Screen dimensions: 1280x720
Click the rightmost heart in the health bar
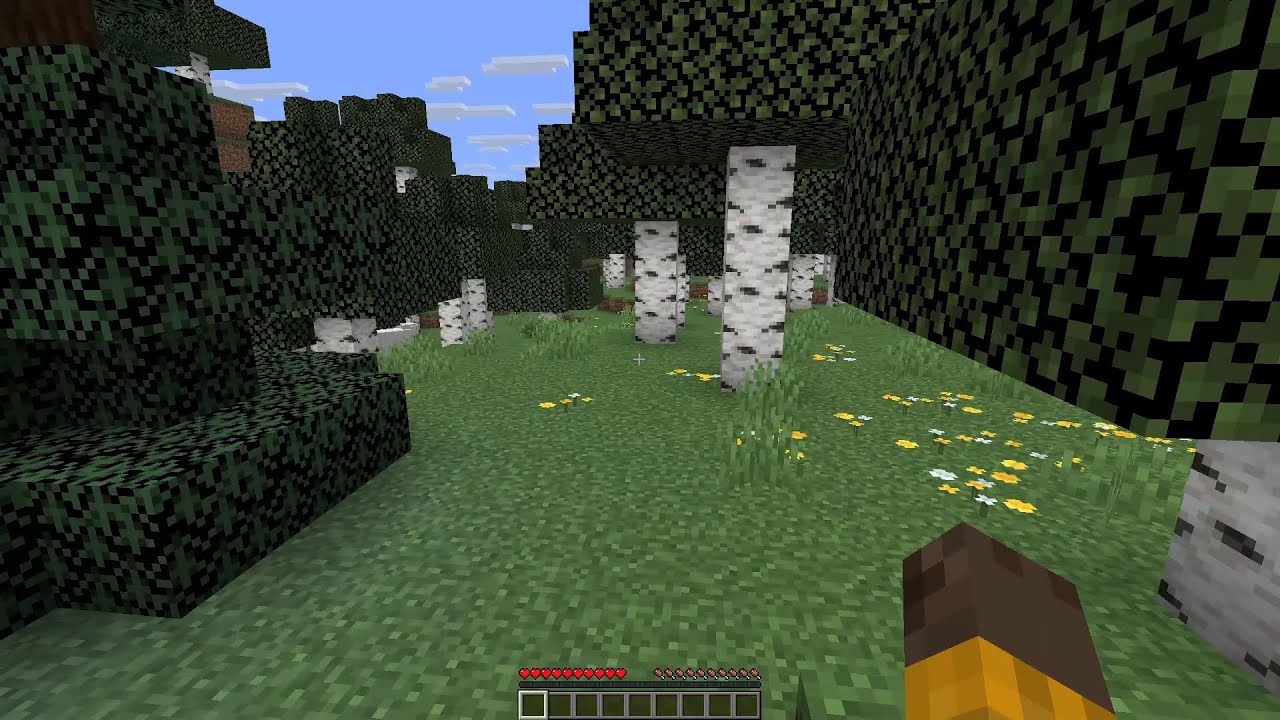click(x=621, y=673)
